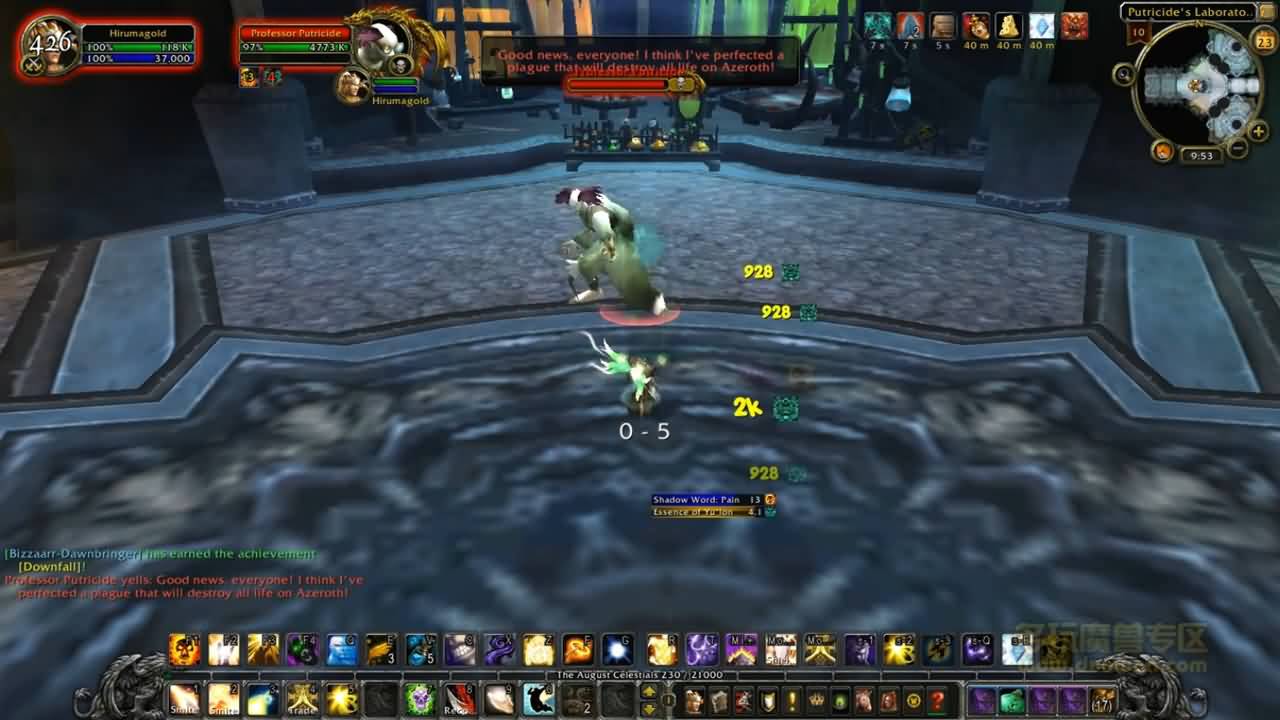Open the character info micro button
1280x720 pixels.
(x=694, y=700)
